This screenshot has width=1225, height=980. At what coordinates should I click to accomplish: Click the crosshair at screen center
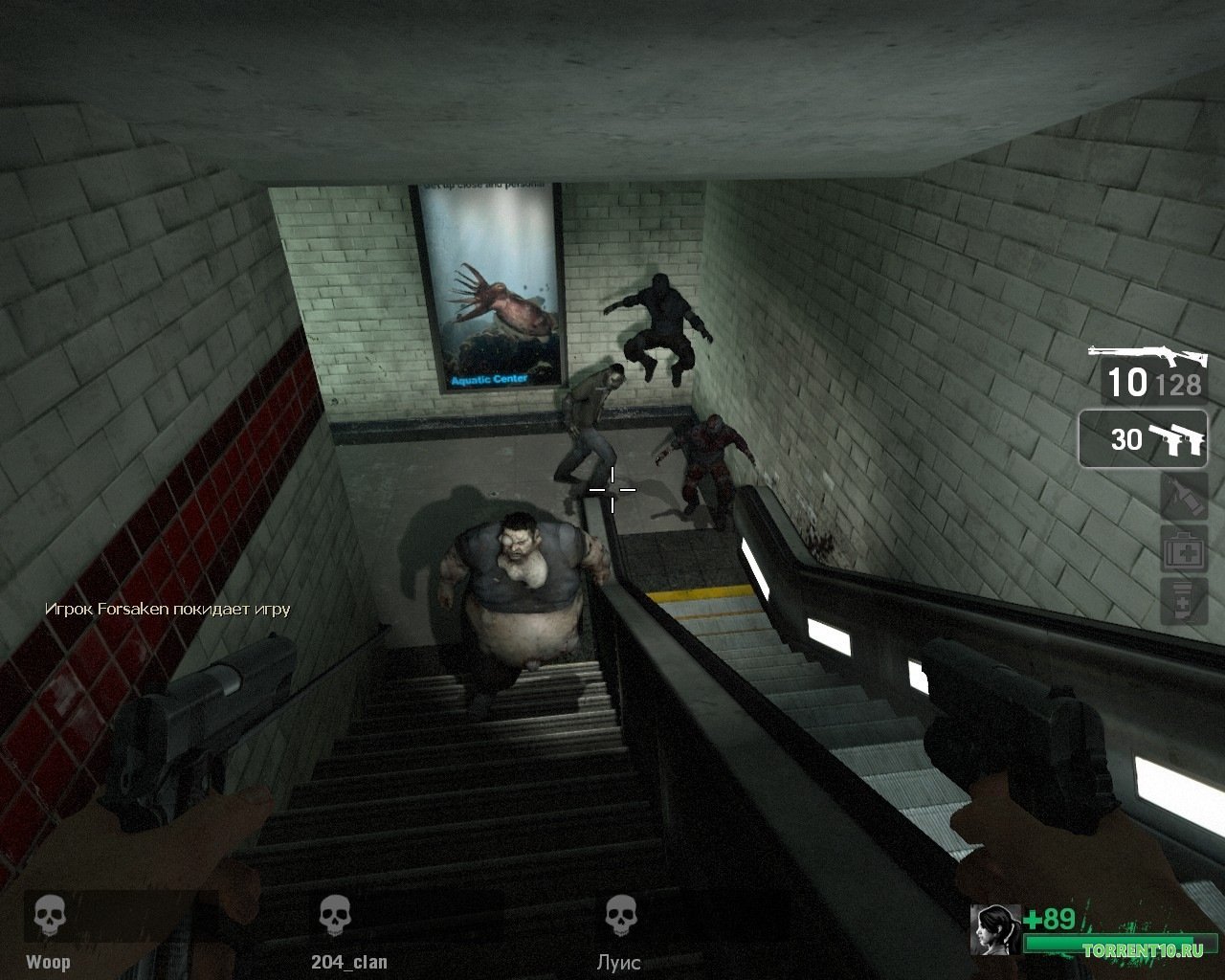coord(612,490)
